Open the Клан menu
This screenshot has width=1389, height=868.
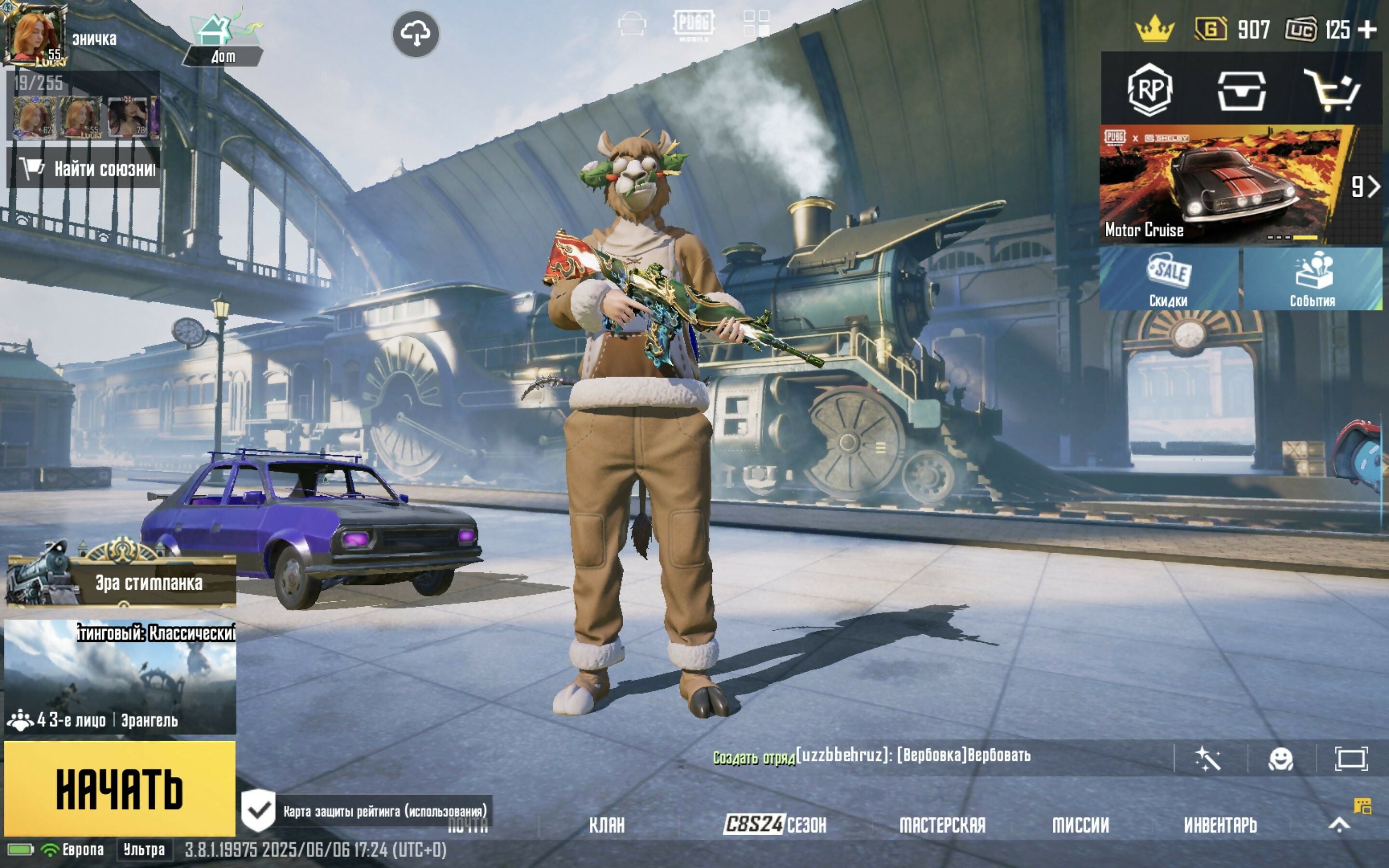coord(607,826)
